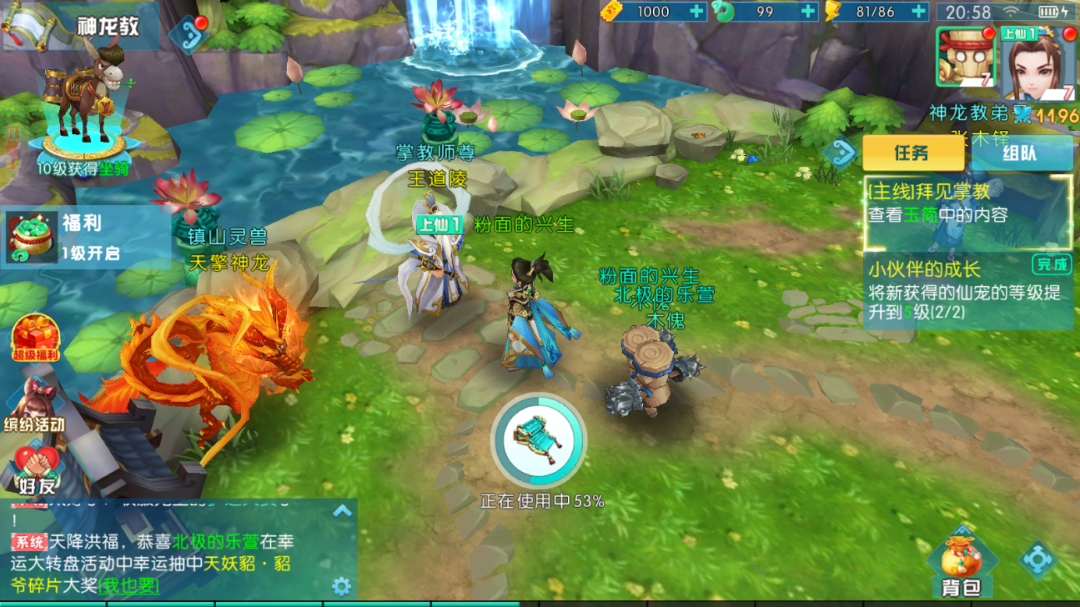Select the 任务 quest tab
Image resolution: width=1080 pixels, height=607 pixels.
(x=911, y=153)
